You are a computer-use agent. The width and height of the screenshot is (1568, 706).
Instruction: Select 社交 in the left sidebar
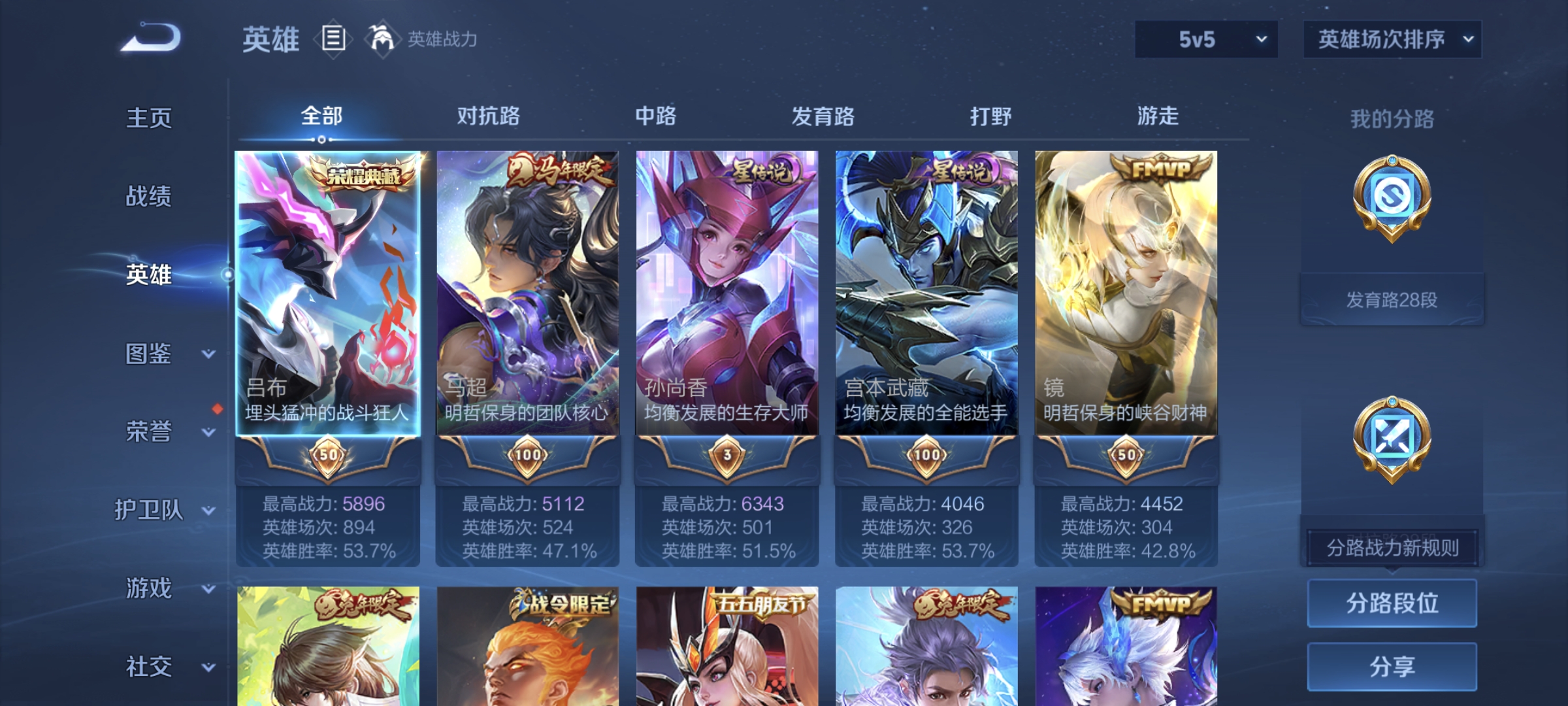click(x=149, y=667)
